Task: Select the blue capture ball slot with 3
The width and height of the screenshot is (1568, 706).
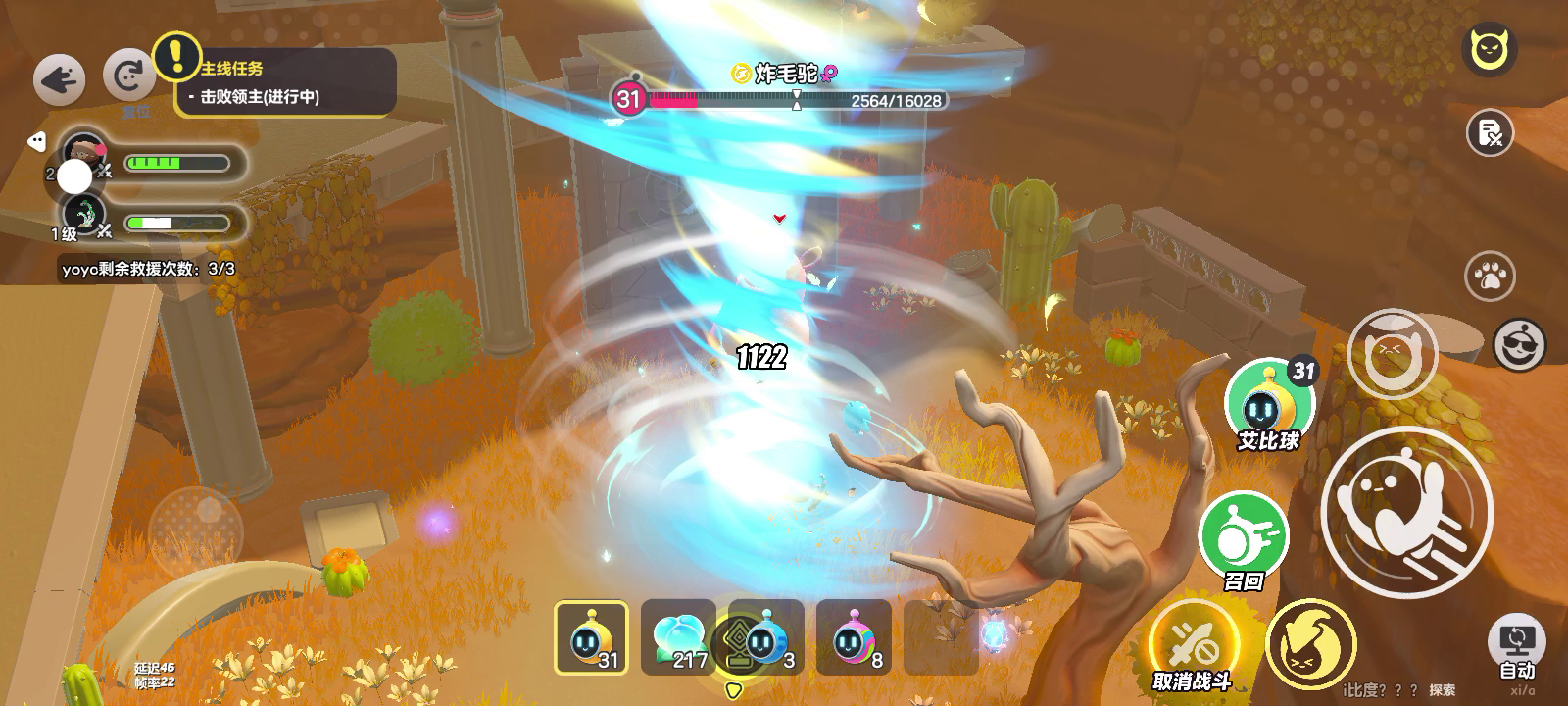Action: click(766, 637)
